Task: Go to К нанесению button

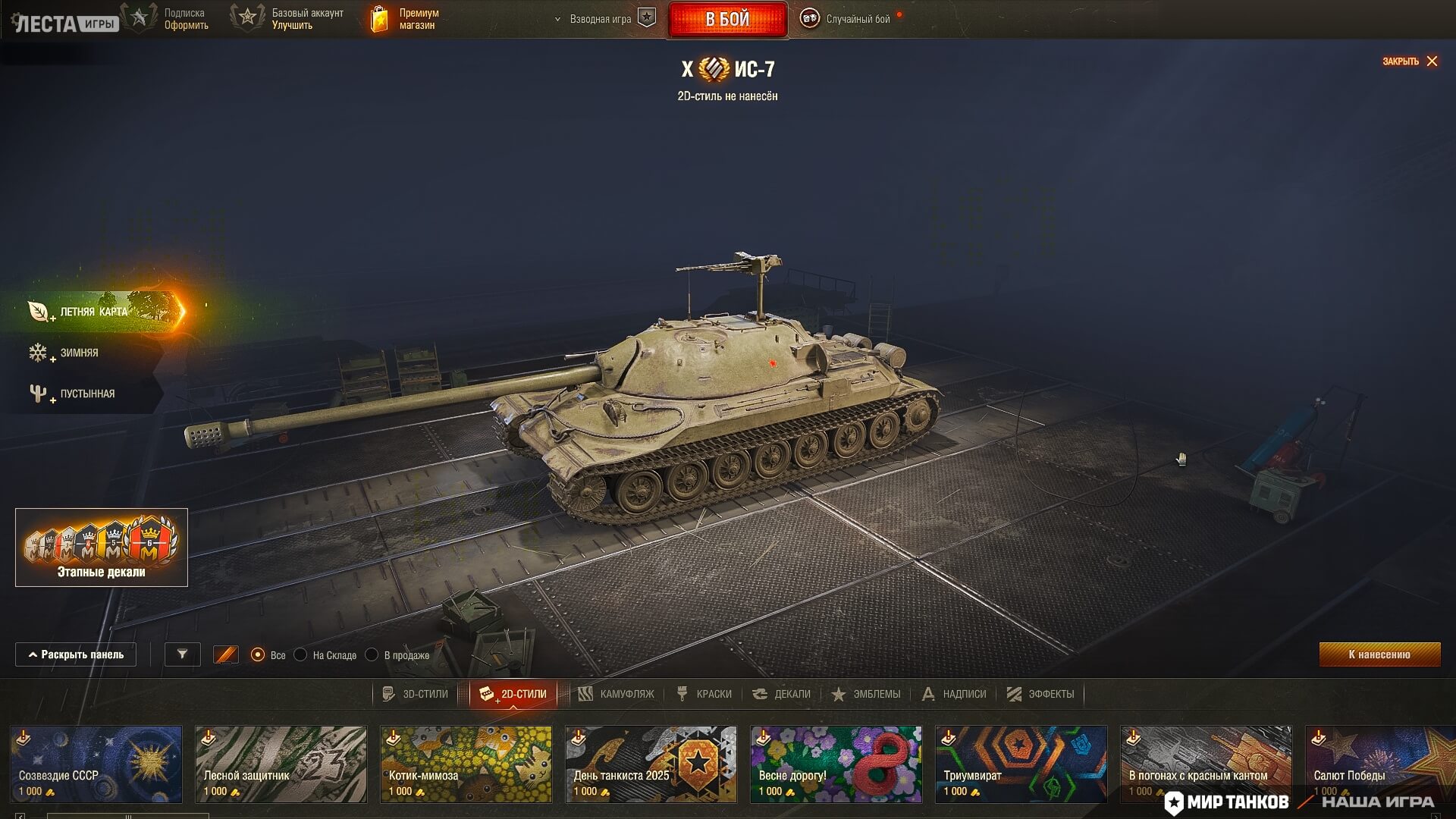Action: pyautogui.click(x=1379, y=654)
